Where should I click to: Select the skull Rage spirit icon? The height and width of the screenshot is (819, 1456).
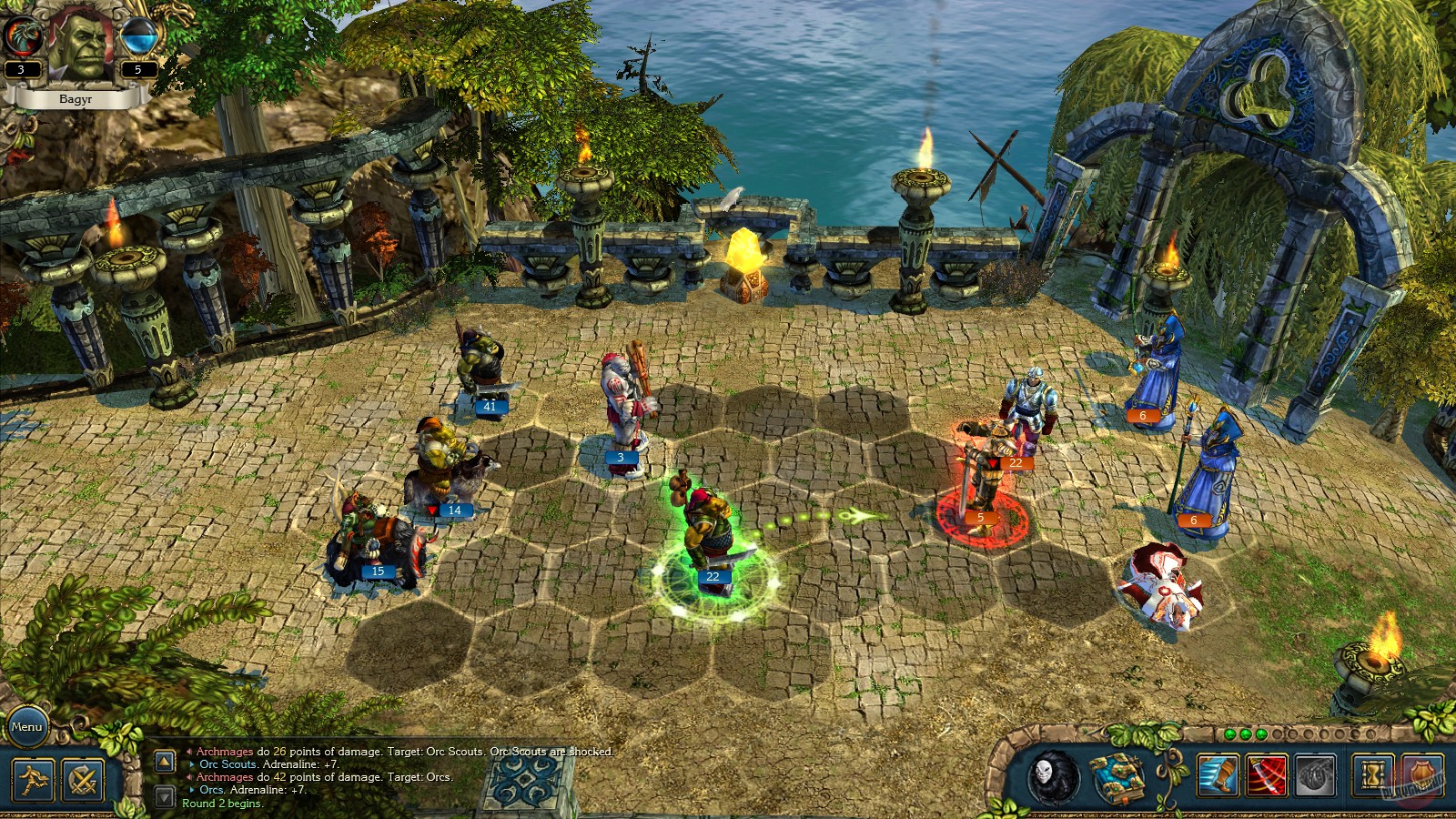pos(1054,775)
